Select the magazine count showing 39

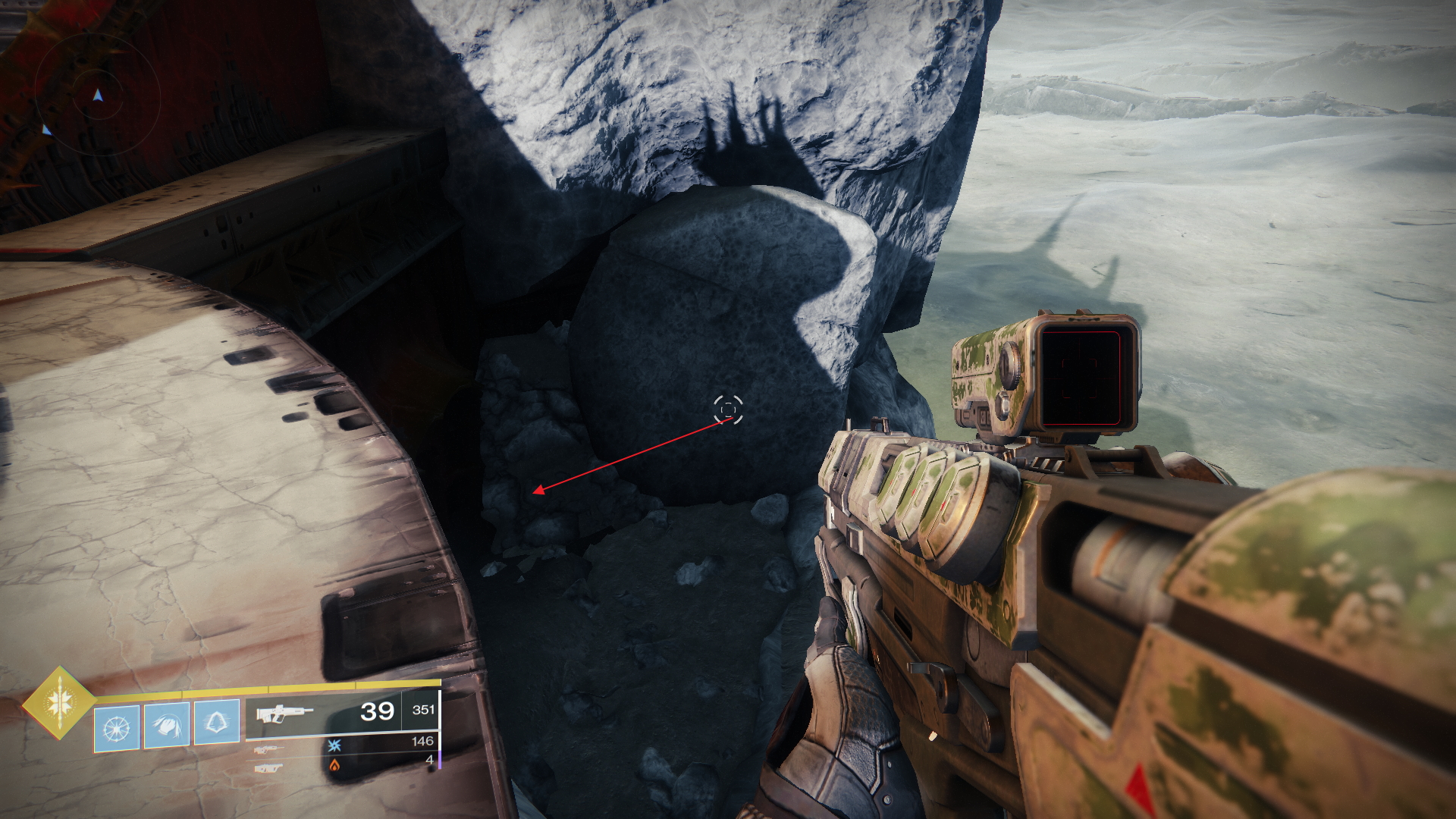pos(376,712)
